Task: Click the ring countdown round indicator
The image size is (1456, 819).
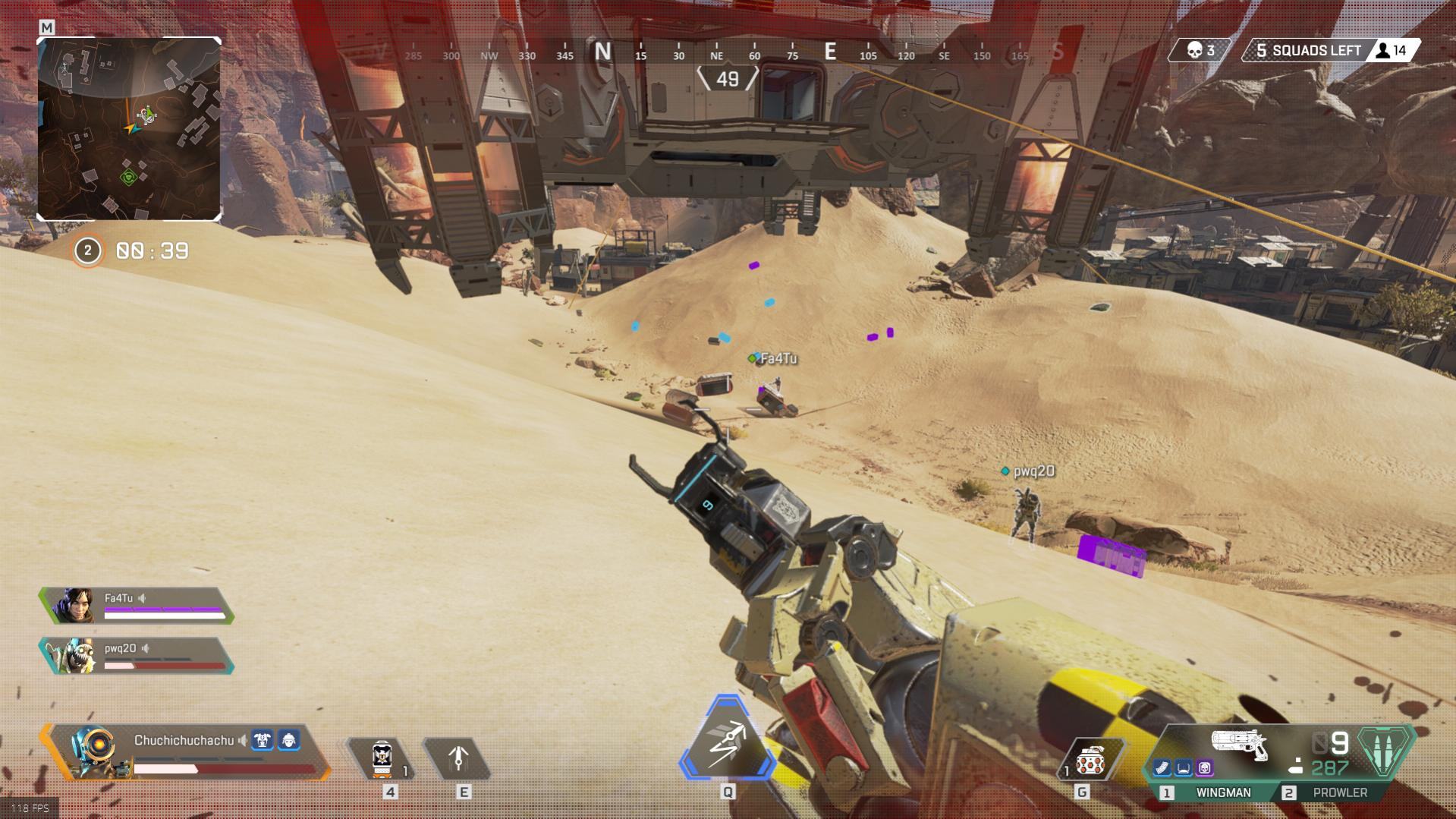Action: click(87, 251)
